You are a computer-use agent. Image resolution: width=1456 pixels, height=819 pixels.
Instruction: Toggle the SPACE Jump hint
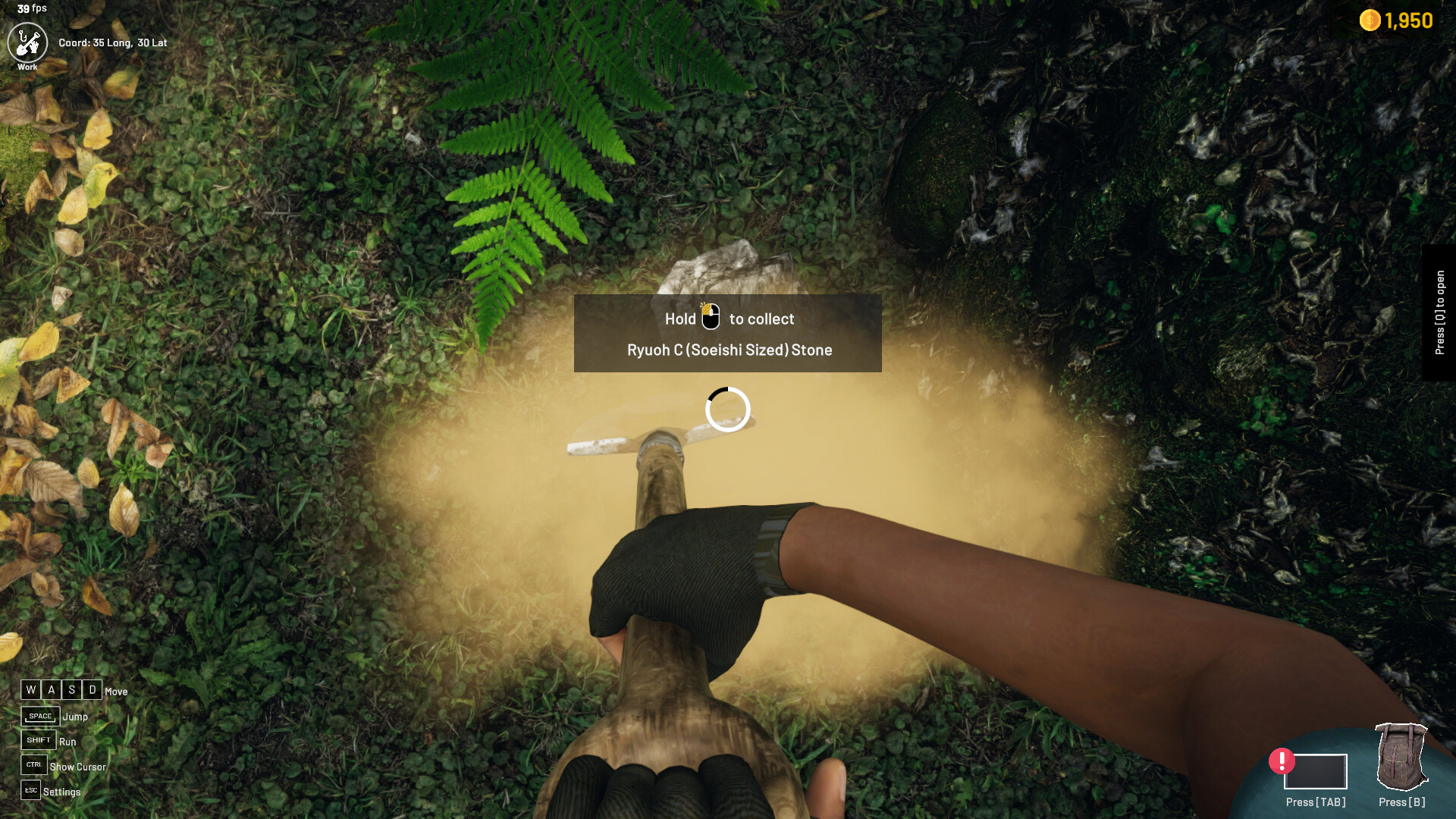pyautogui.click(x=40, y=715)
